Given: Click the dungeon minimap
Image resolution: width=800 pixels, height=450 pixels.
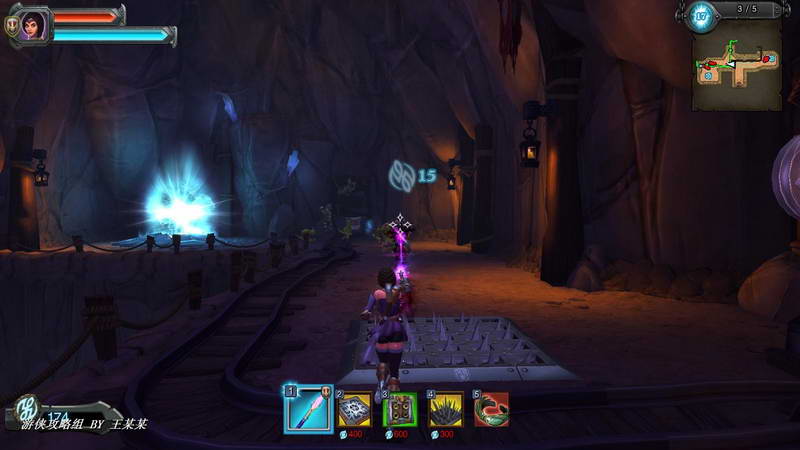Looking at the screenshot, I should coord(736,66).
